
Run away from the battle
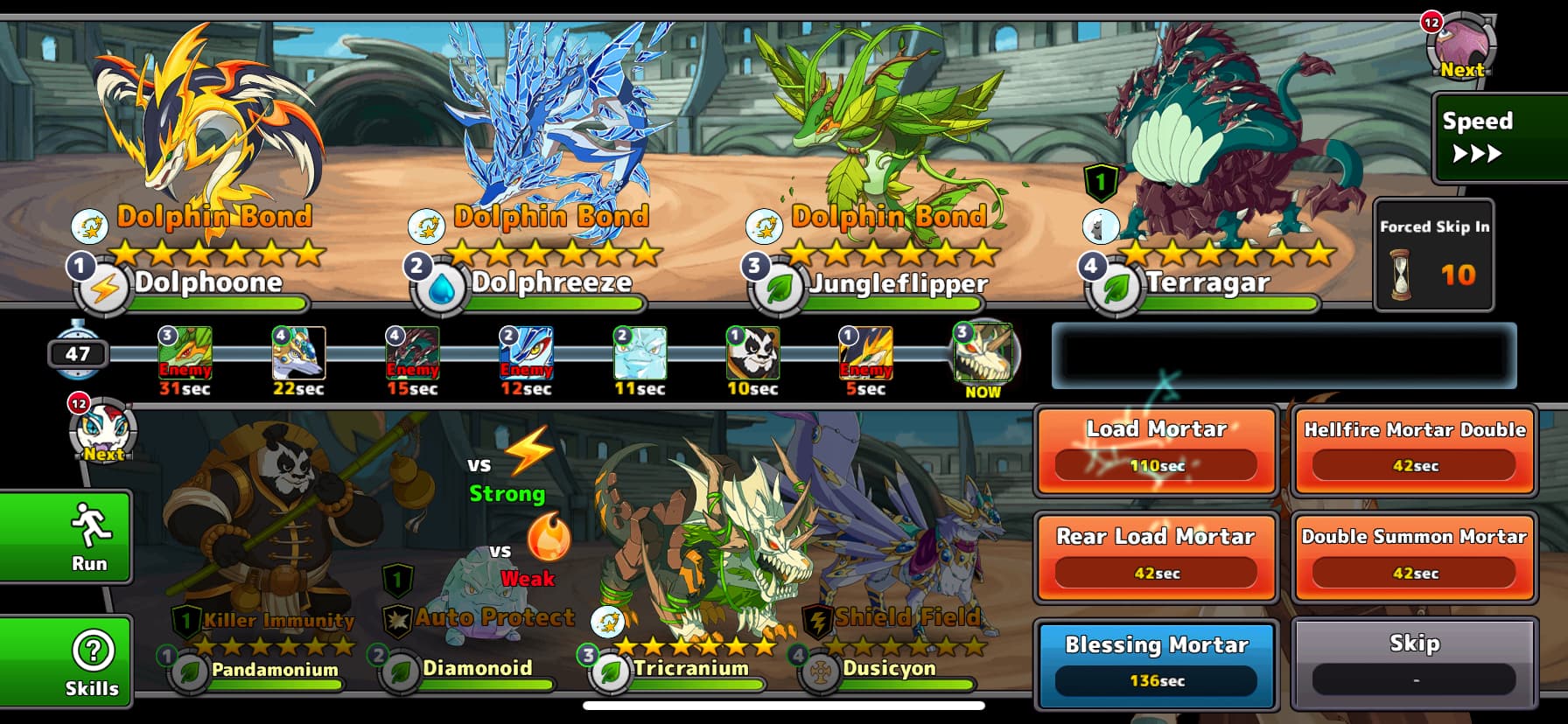[66, 536]
